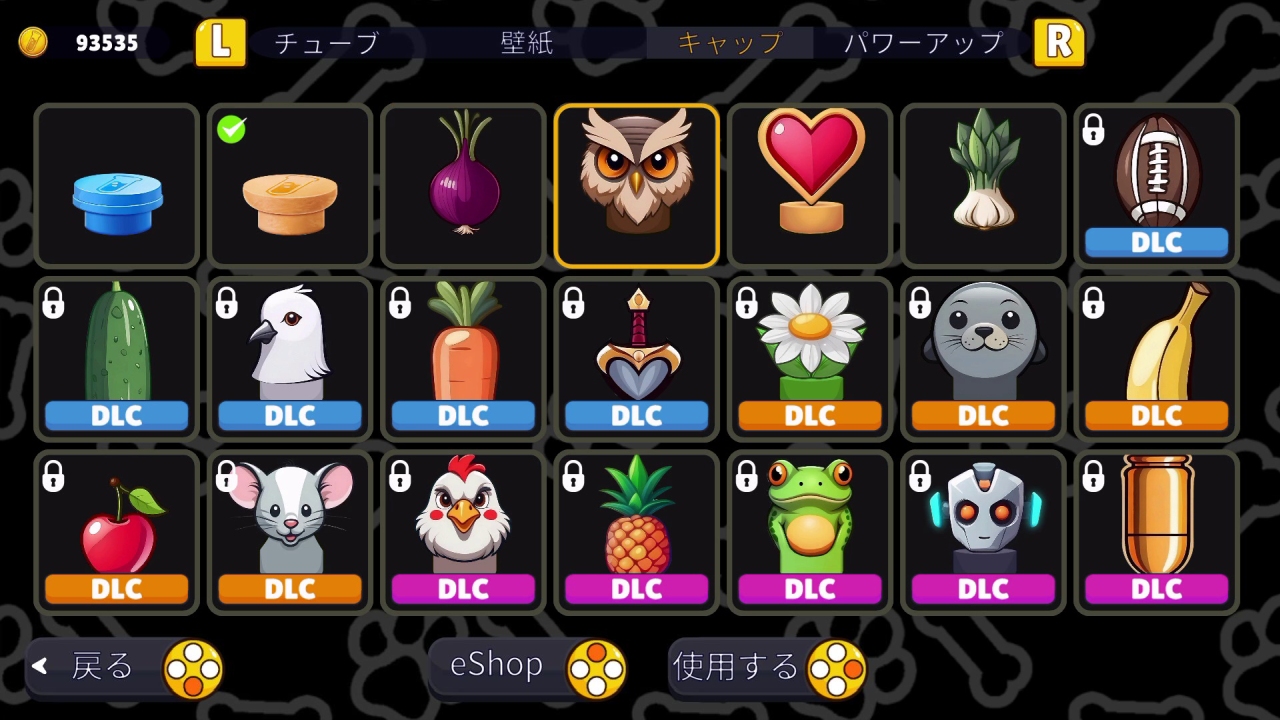Select the carrot DLC cap
1280x720 pixels.
(x=463, y=350)
